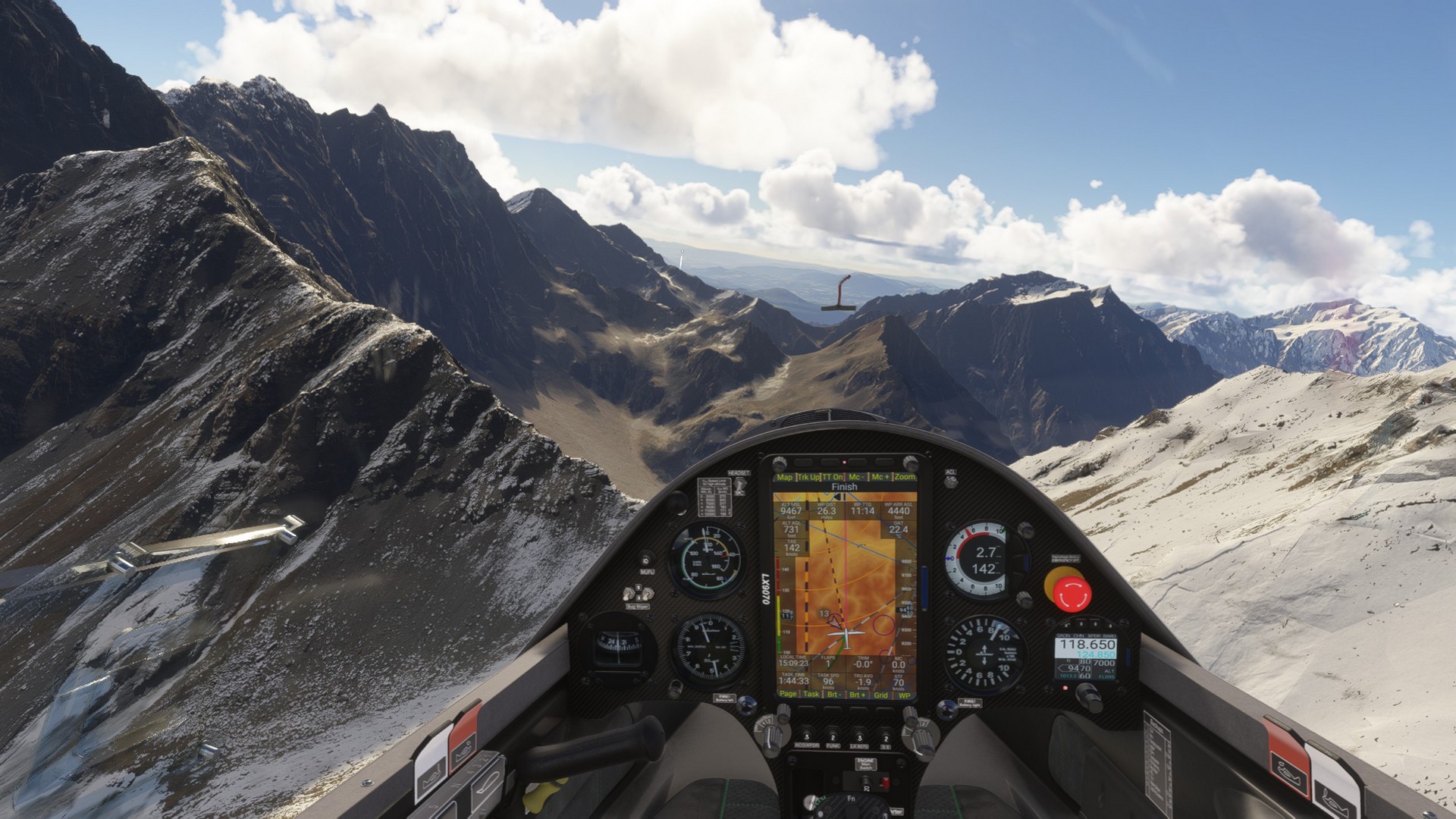Lower screen brightness with Brt -
Screen dimensions: 1456x819
coord(834,694)
